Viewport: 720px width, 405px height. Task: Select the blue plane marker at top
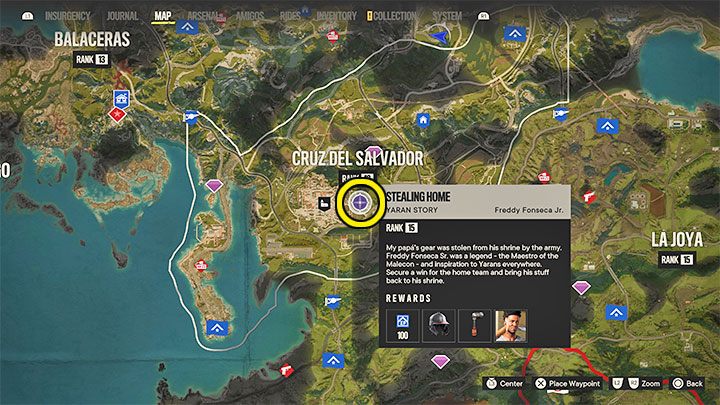pos(435,35)
